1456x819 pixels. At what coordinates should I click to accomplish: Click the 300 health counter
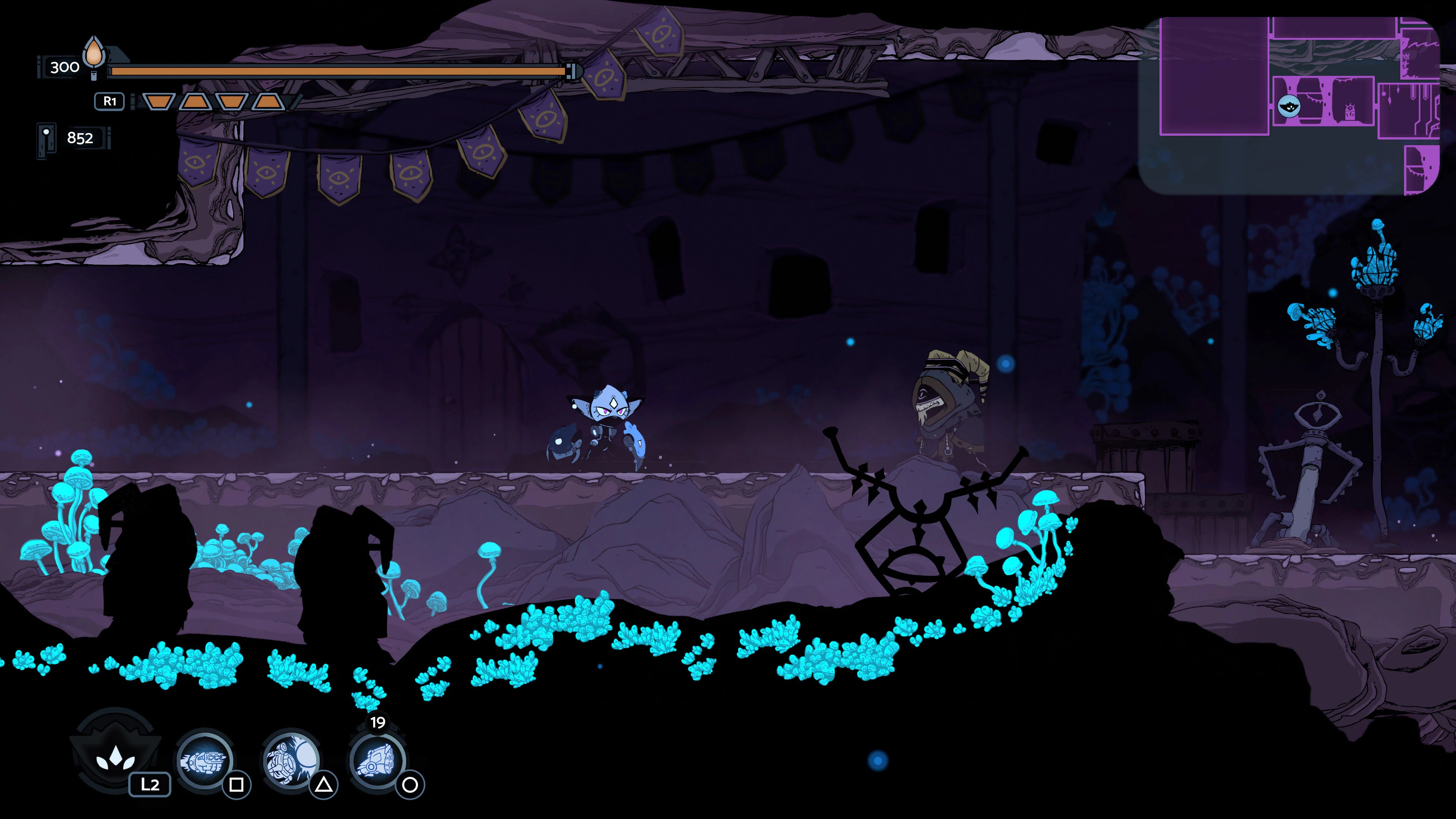click(x=66, y=67)
